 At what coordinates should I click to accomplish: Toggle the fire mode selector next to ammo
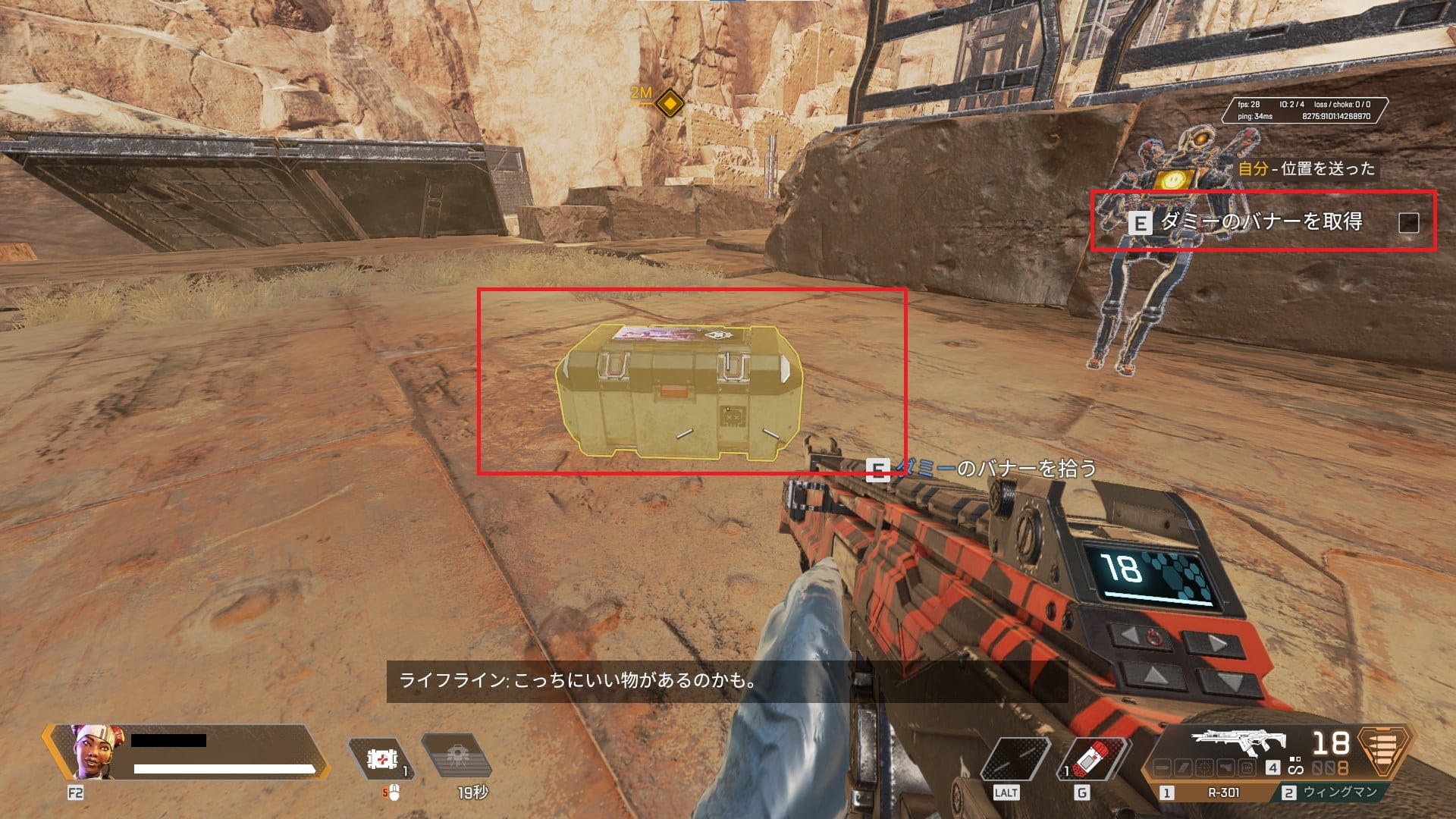(1295, 767)
